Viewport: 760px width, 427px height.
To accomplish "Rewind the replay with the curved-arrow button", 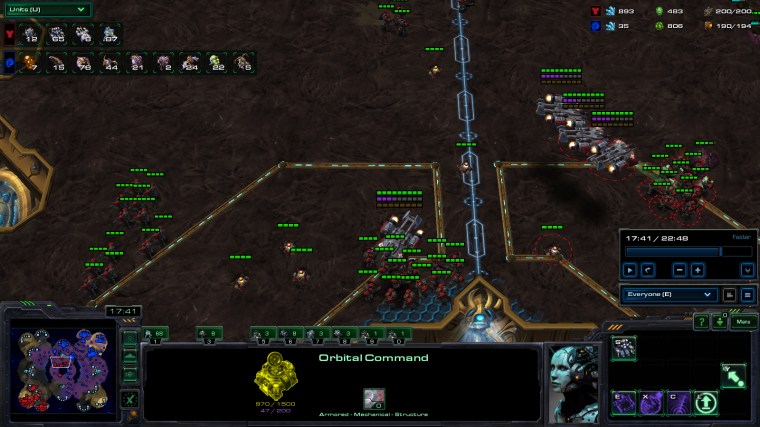I will coord(648,269).
